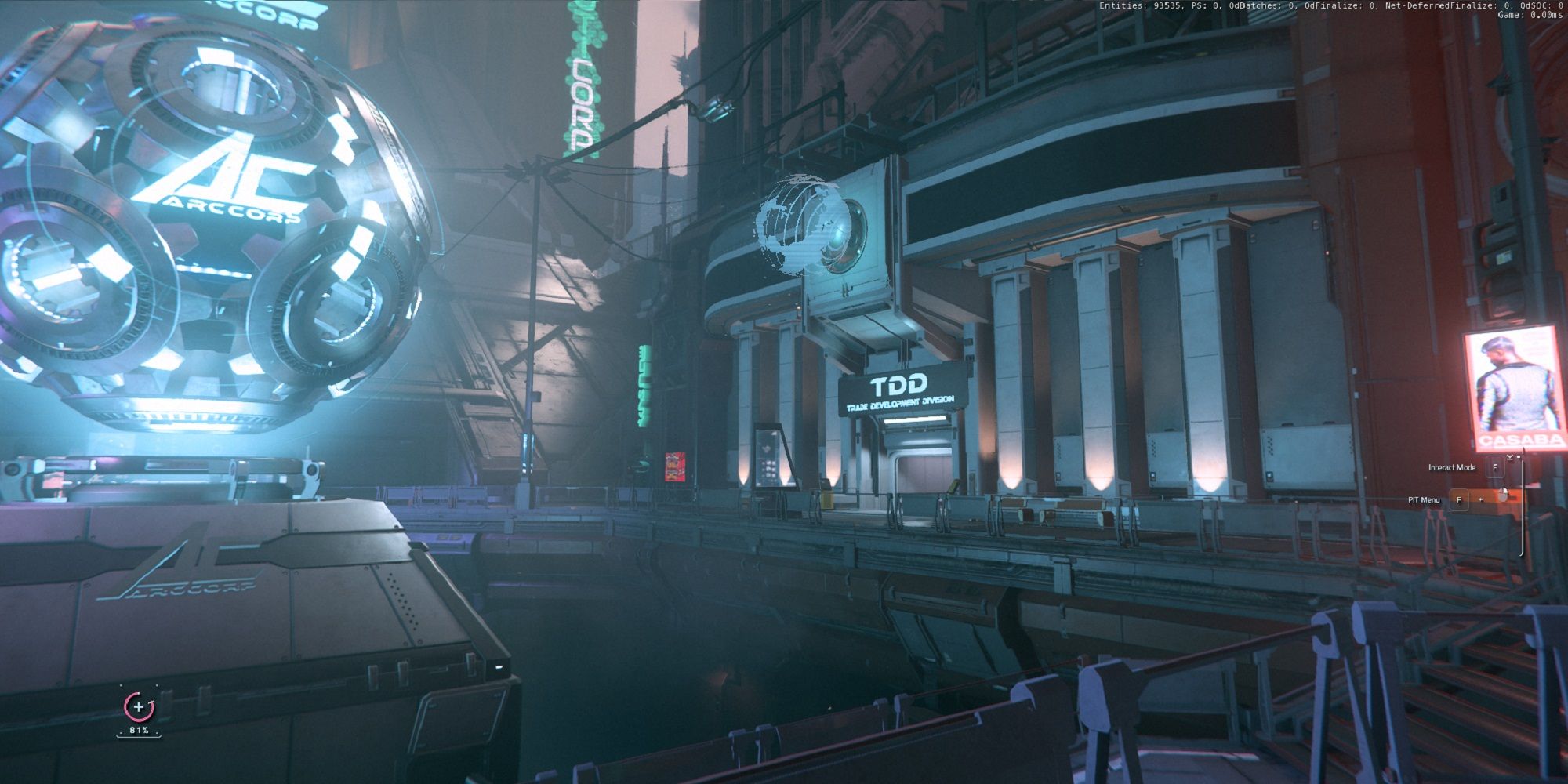This screenshot has width=1568, height=784.
Task: Click the pink health status ring icon
Action: click(x=139, y=706)
